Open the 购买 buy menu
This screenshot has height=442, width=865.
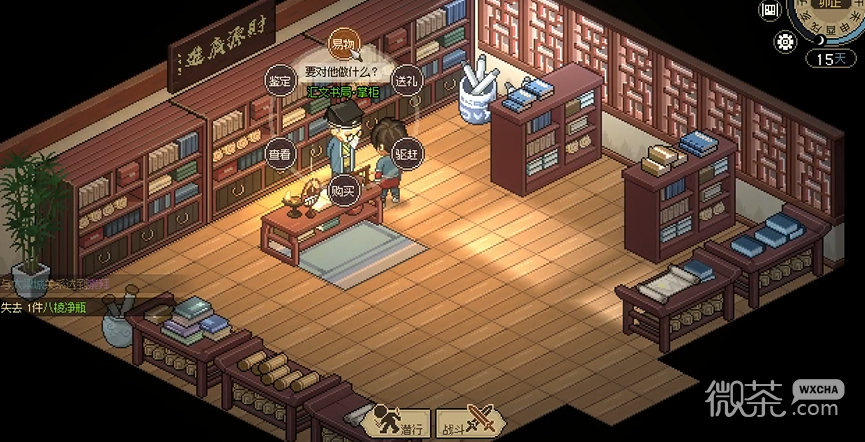(343, 190)
